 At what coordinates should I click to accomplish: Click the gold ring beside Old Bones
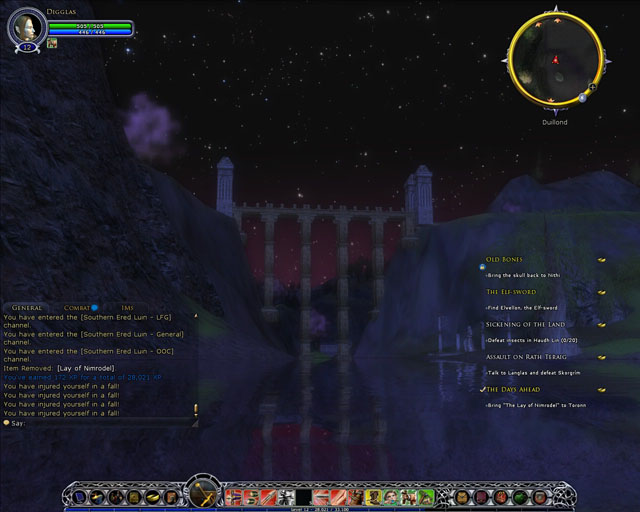pyautogui.click(x=602, y=260)
